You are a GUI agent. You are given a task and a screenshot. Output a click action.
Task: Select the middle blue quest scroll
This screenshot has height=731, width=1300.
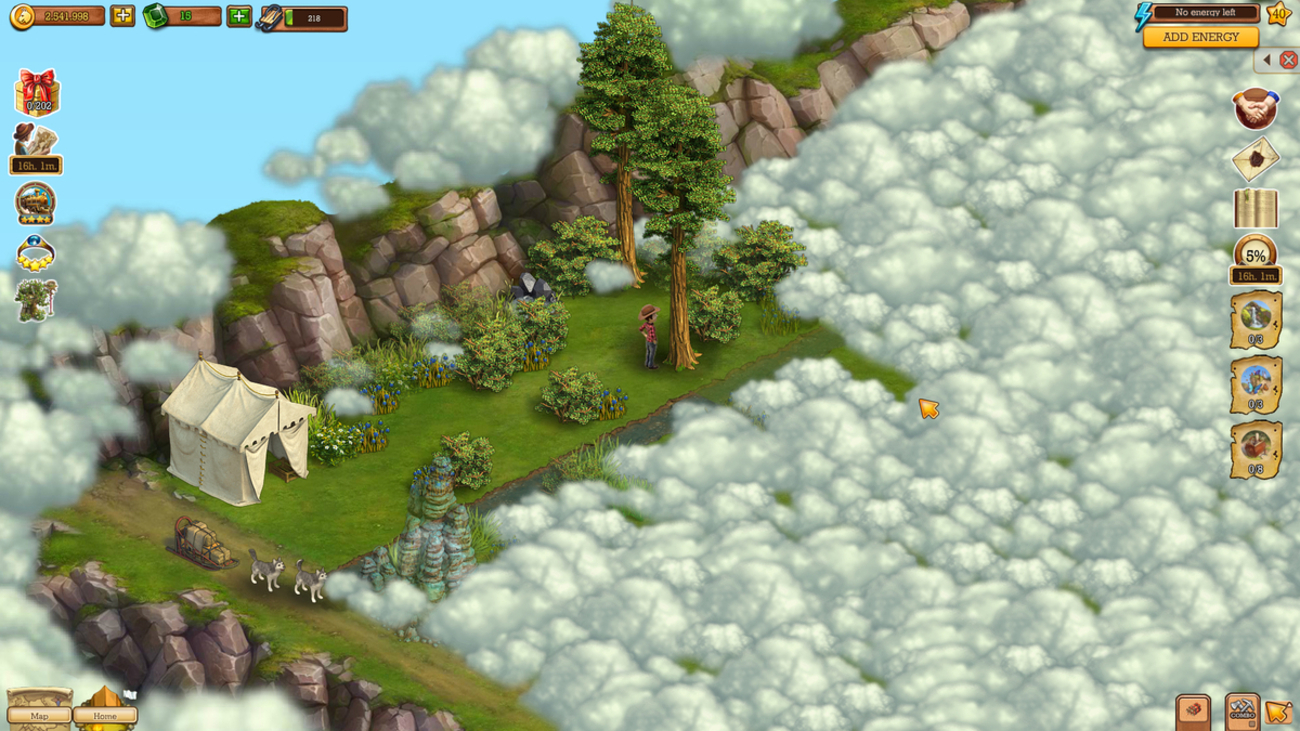point(1255,385)
